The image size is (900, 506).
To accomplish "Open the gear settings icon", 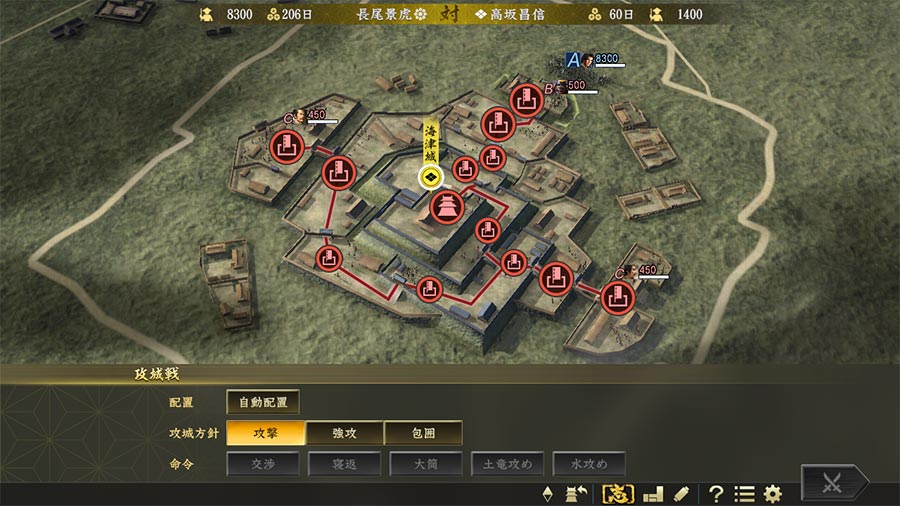I will pos(773,493).
